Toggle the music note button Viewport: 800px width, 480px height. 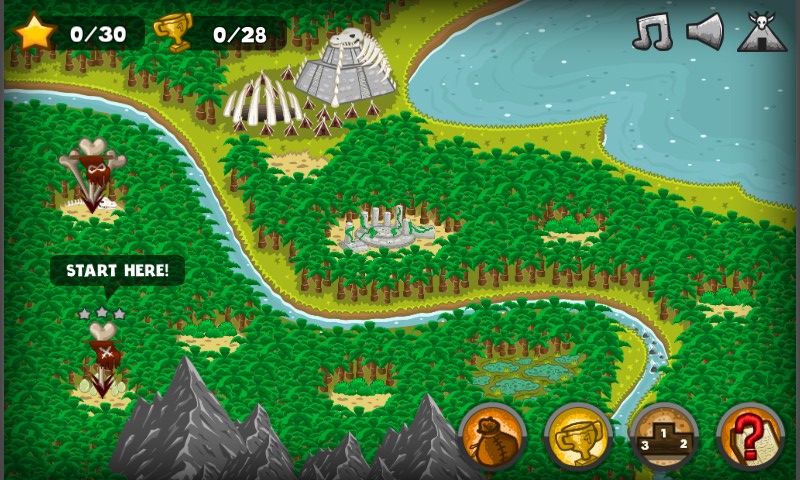coord(652,32)
